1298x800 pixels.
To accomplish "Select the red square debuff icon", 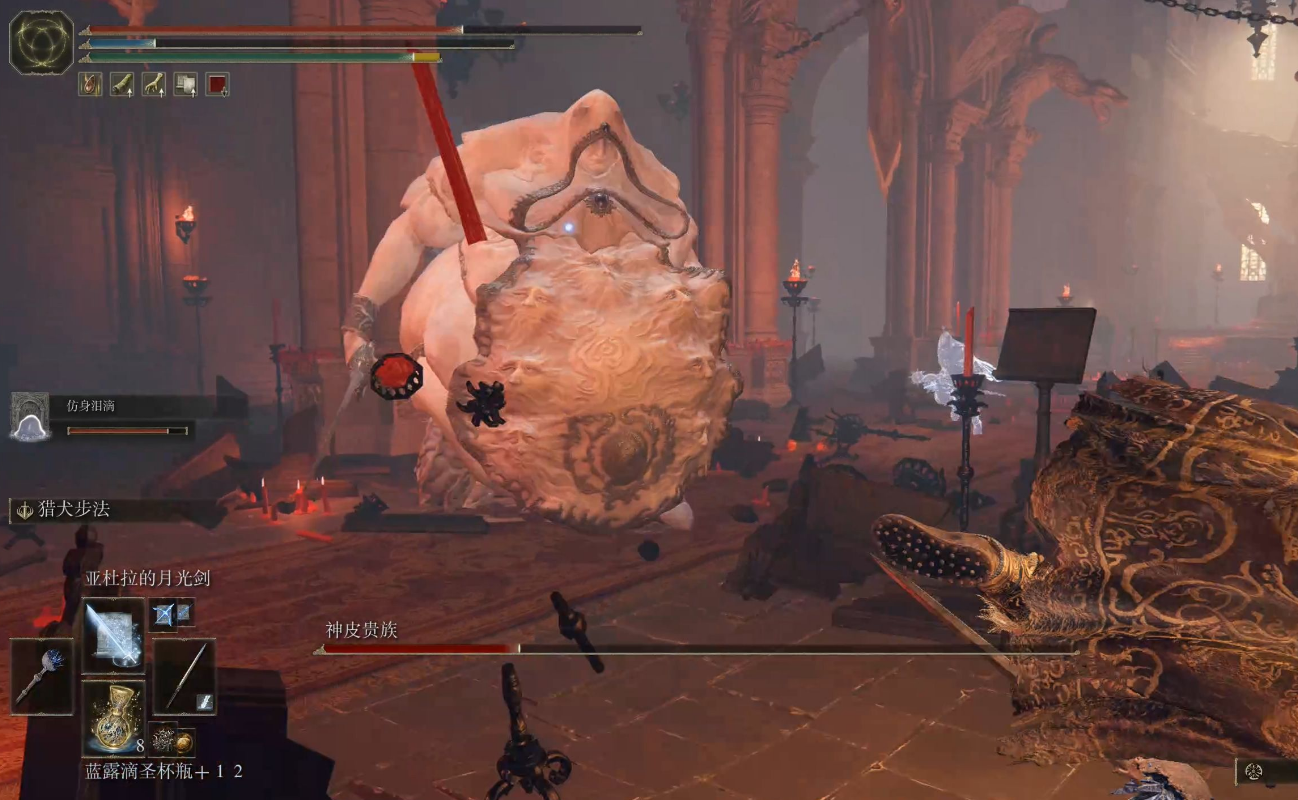I will [217, 84].
